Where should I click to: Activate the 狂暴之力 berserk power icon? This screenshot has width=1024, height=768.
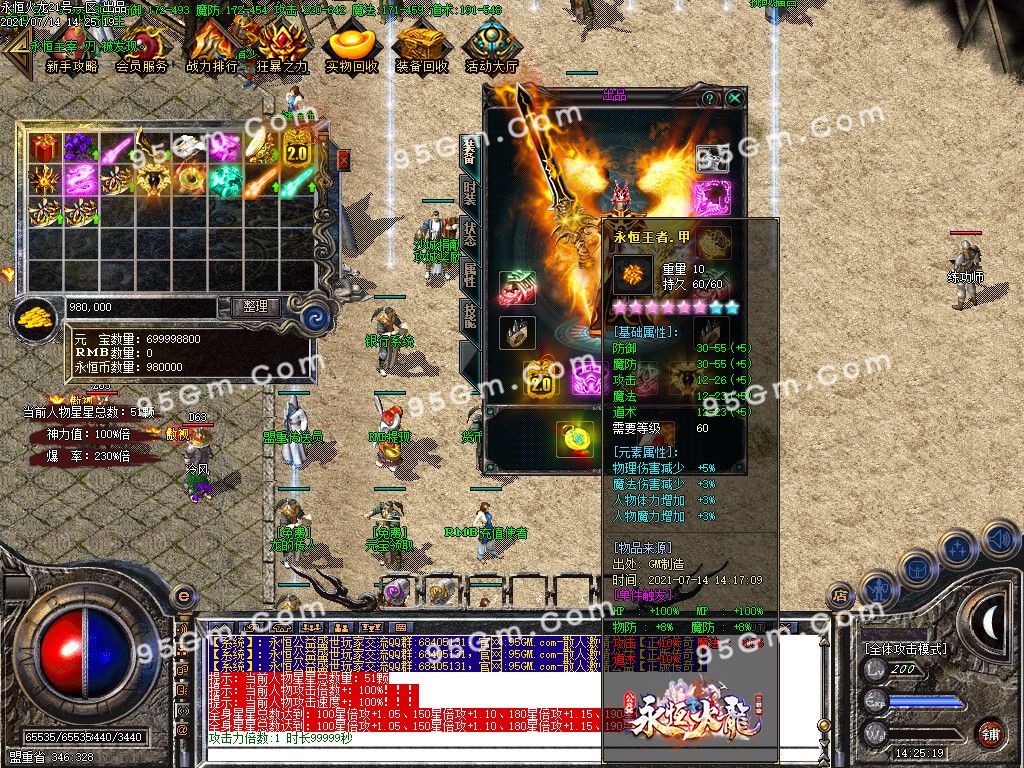[x=282, y=48]
